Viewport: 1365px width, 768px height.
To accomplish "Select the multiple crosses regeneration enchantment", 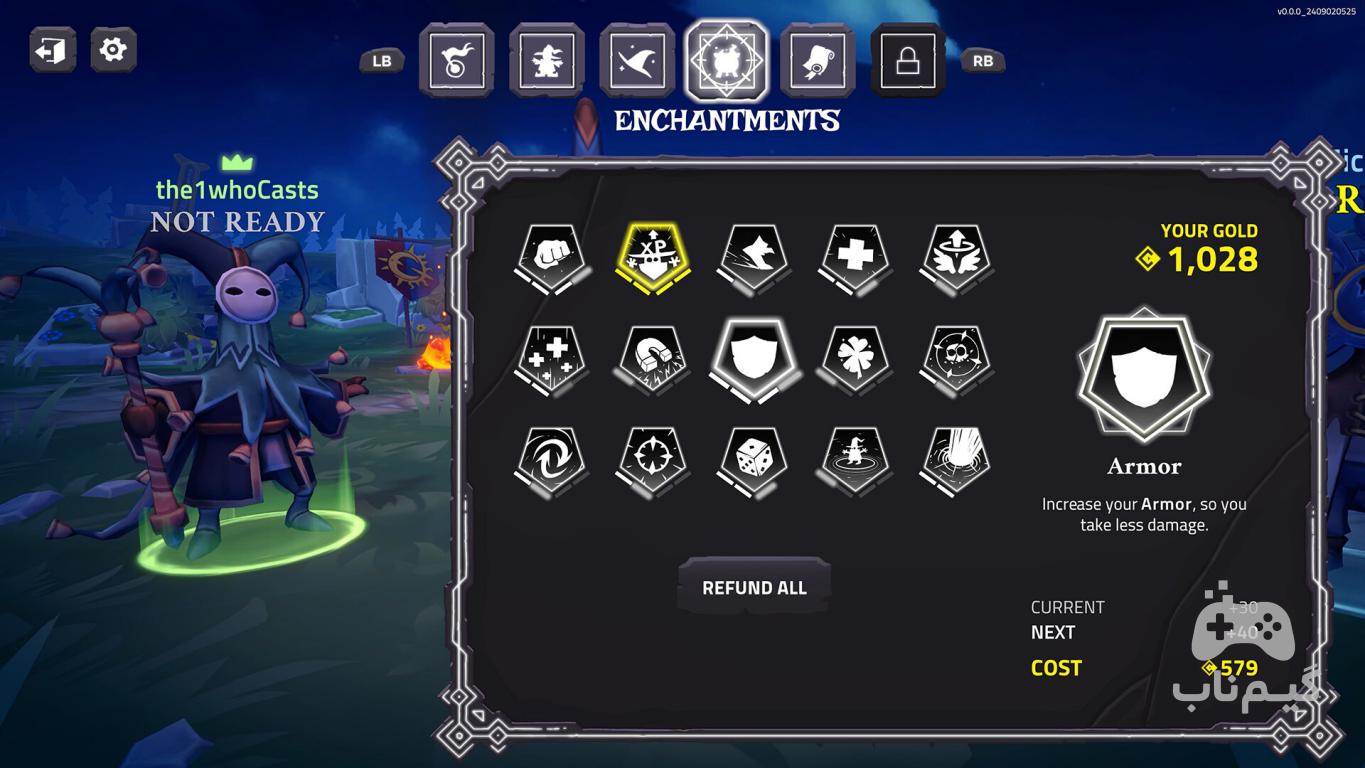I will (x=551, y=357).
